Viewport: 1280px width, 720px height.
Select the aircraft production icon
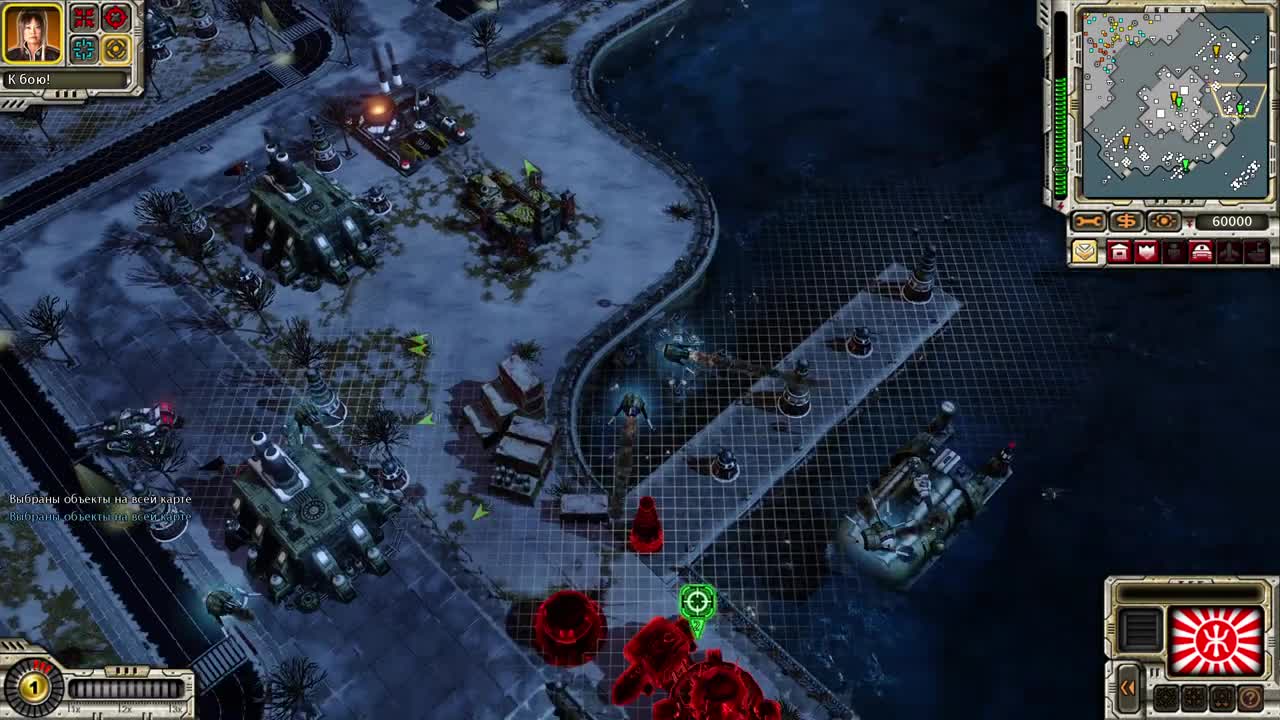[1227, 250]
